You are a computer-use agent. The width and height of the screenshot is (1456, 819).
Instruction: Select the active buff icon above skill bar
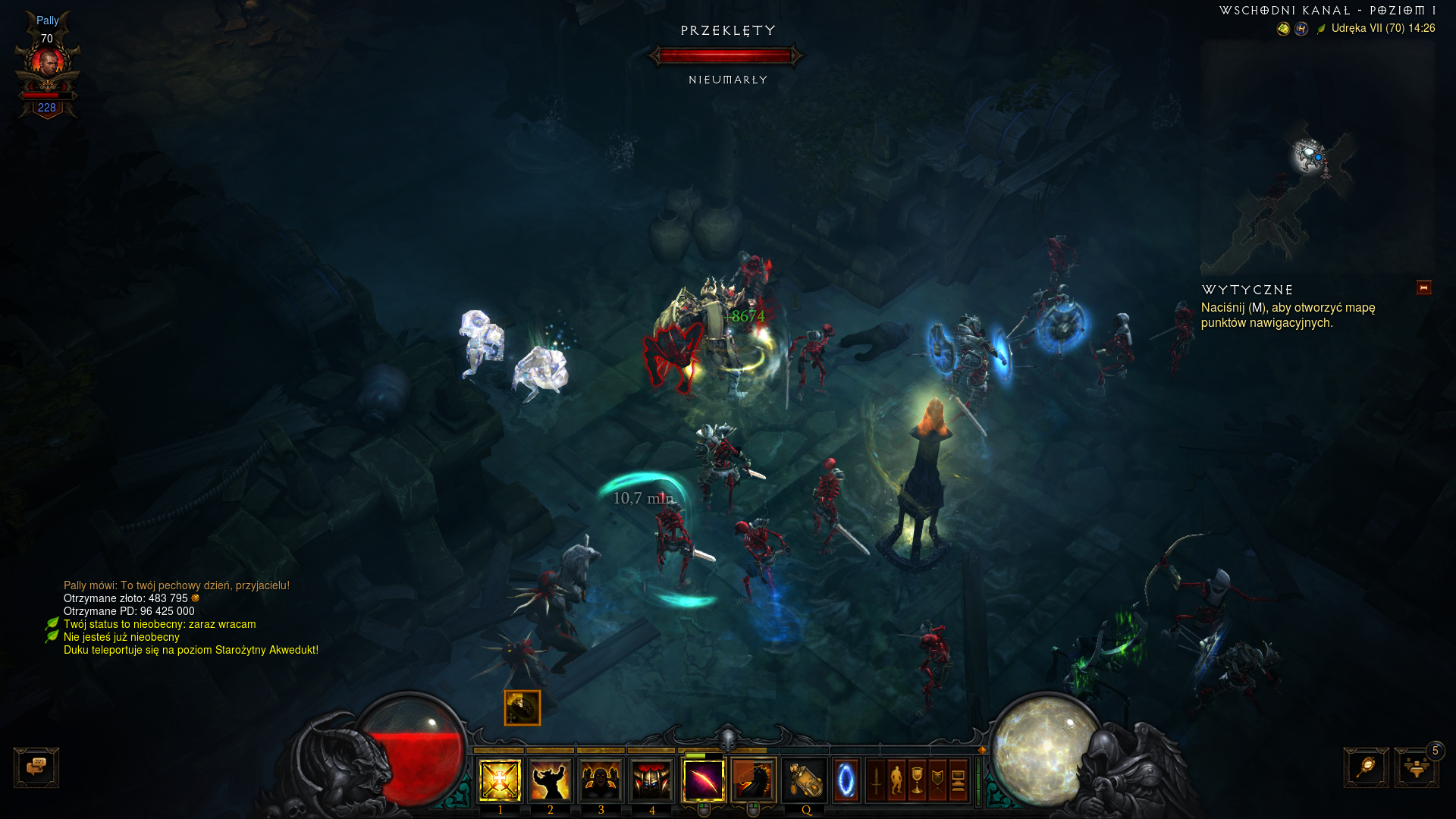click(522, 708)
